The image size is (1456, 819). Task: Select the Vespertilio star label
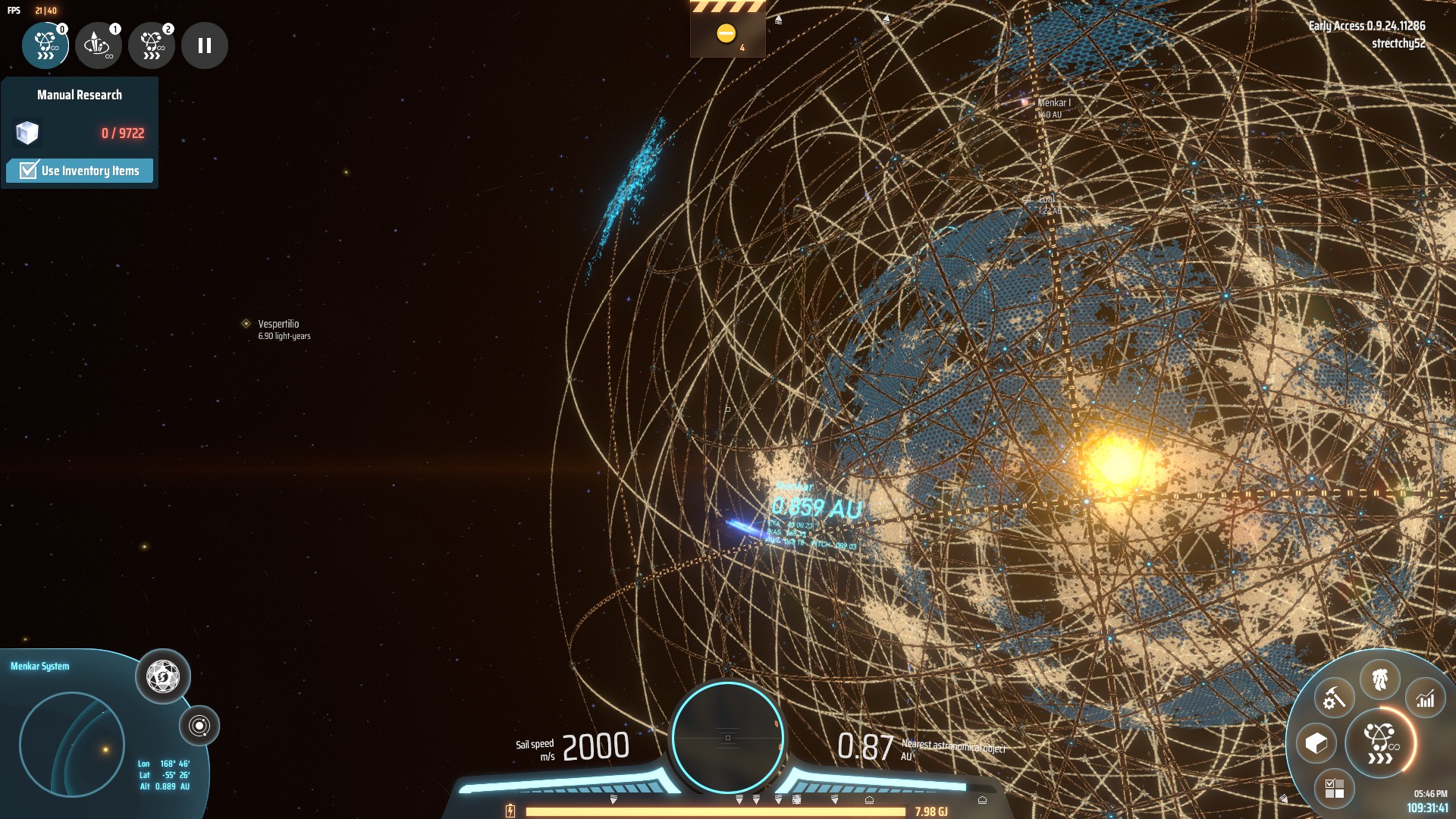pos(278,323)
